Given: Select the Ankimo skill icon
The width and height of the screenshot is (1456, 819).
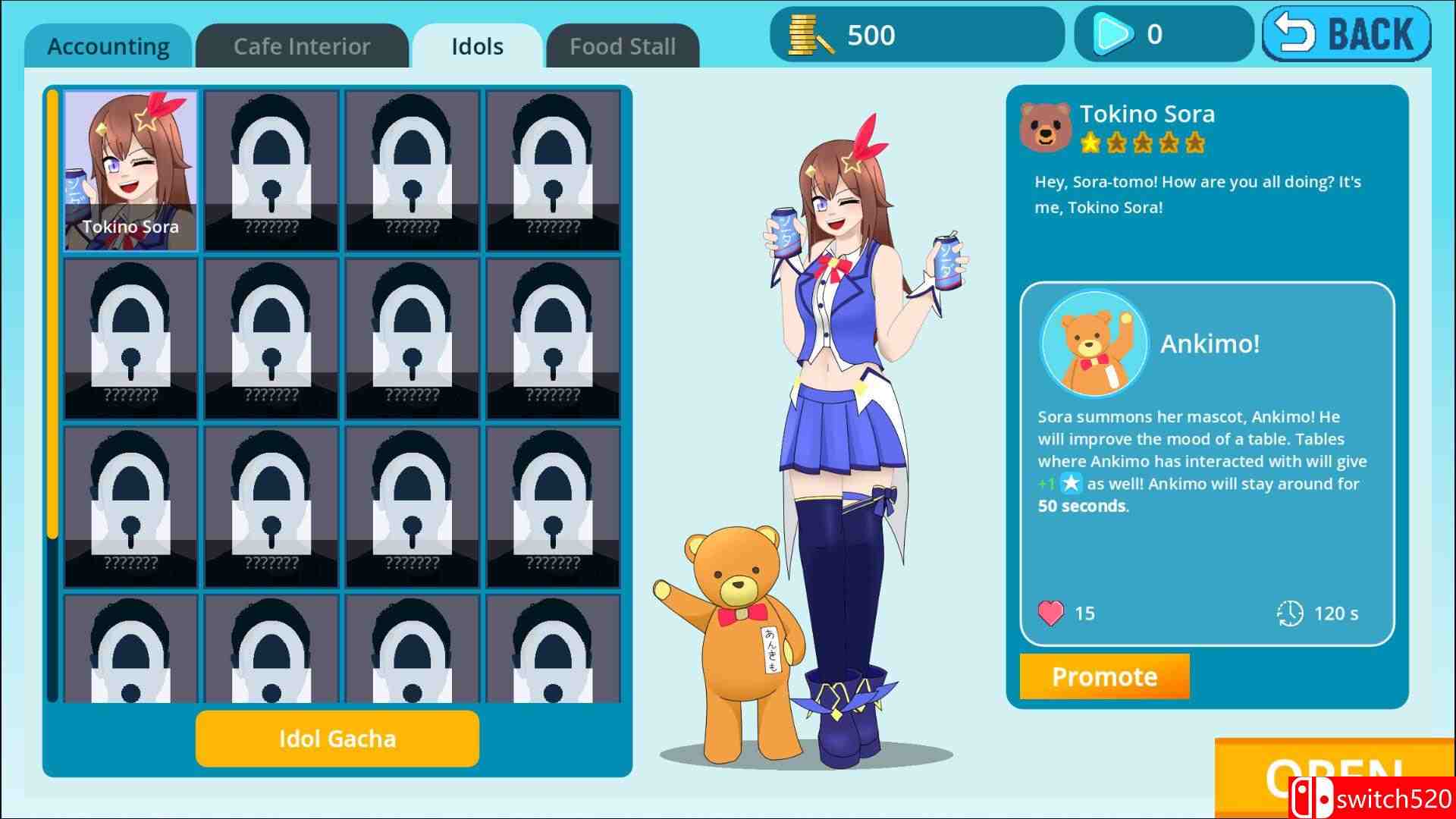Looking at the screenshot, I should (x=1092, y=343).
